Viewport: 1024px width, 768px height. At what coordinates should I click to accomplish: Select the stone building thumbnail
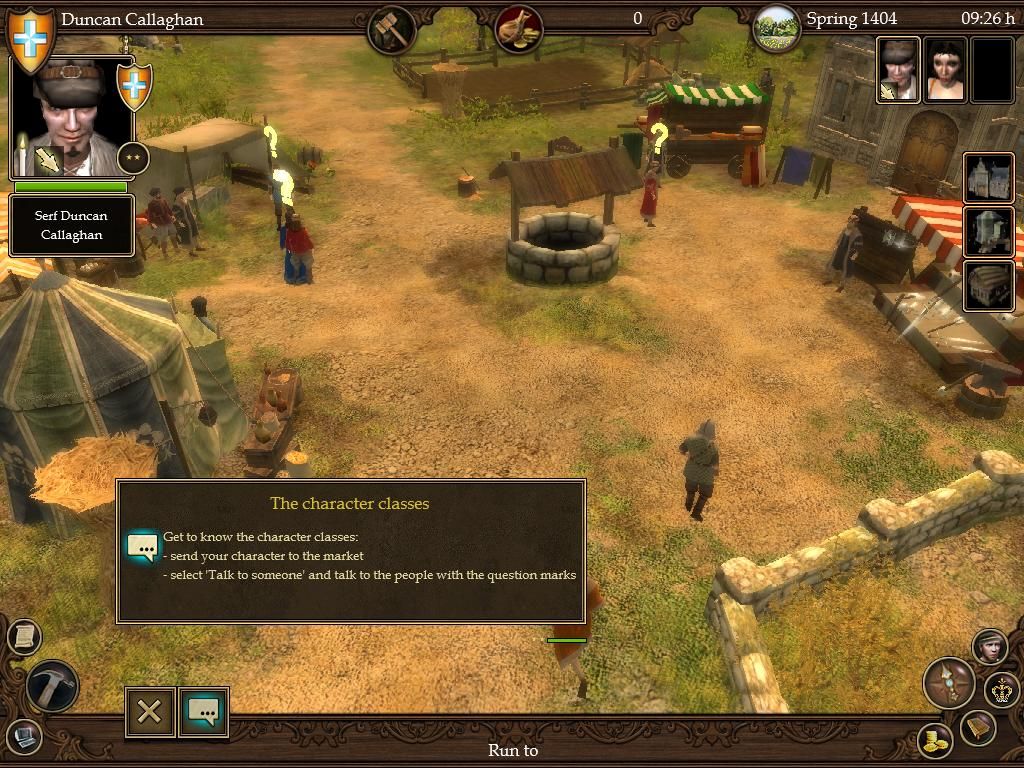[989, 231]
